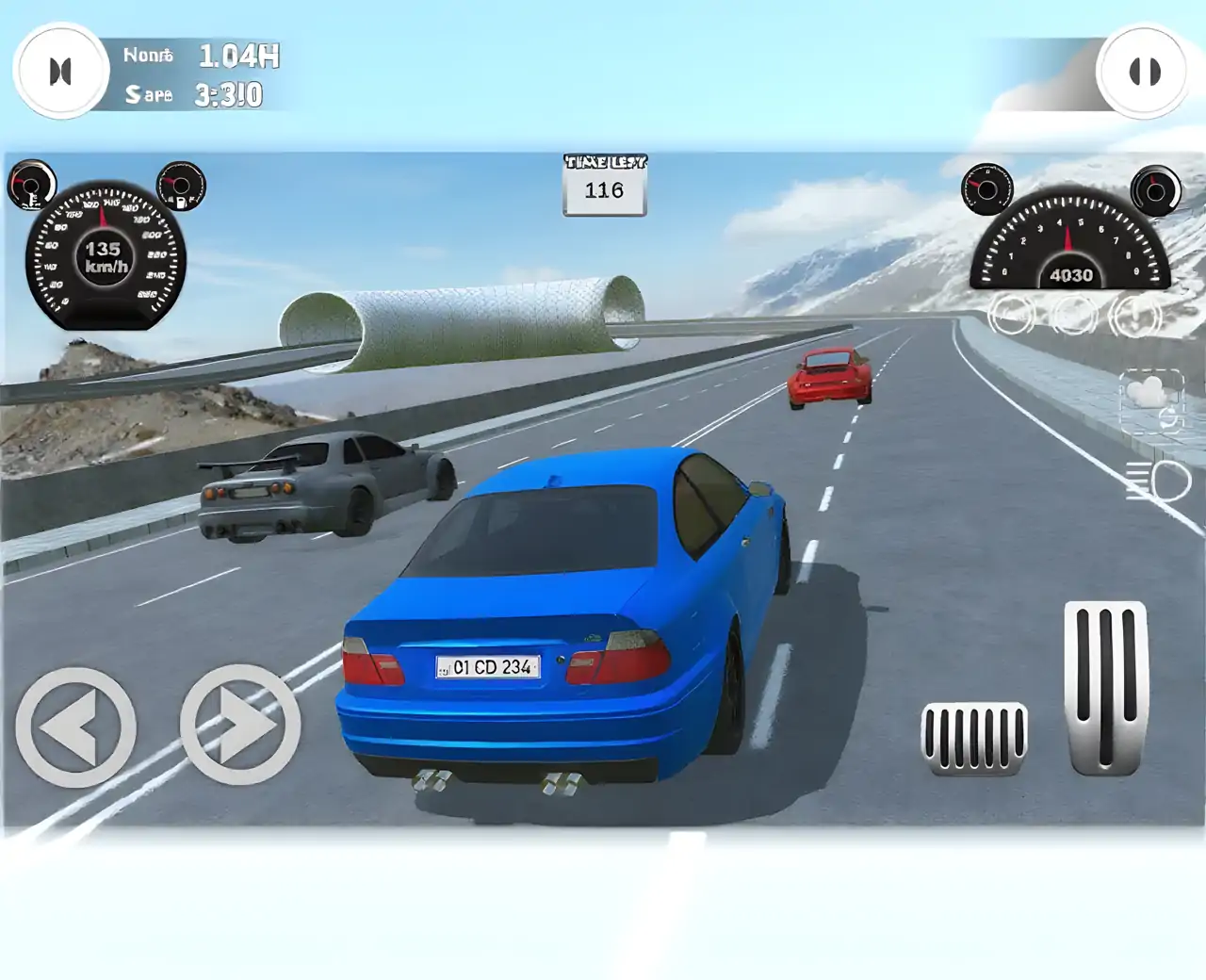Pause the game with the top-right button
The height and width of the screenshot is (980, 1206).
click(x=1144, y=72)
